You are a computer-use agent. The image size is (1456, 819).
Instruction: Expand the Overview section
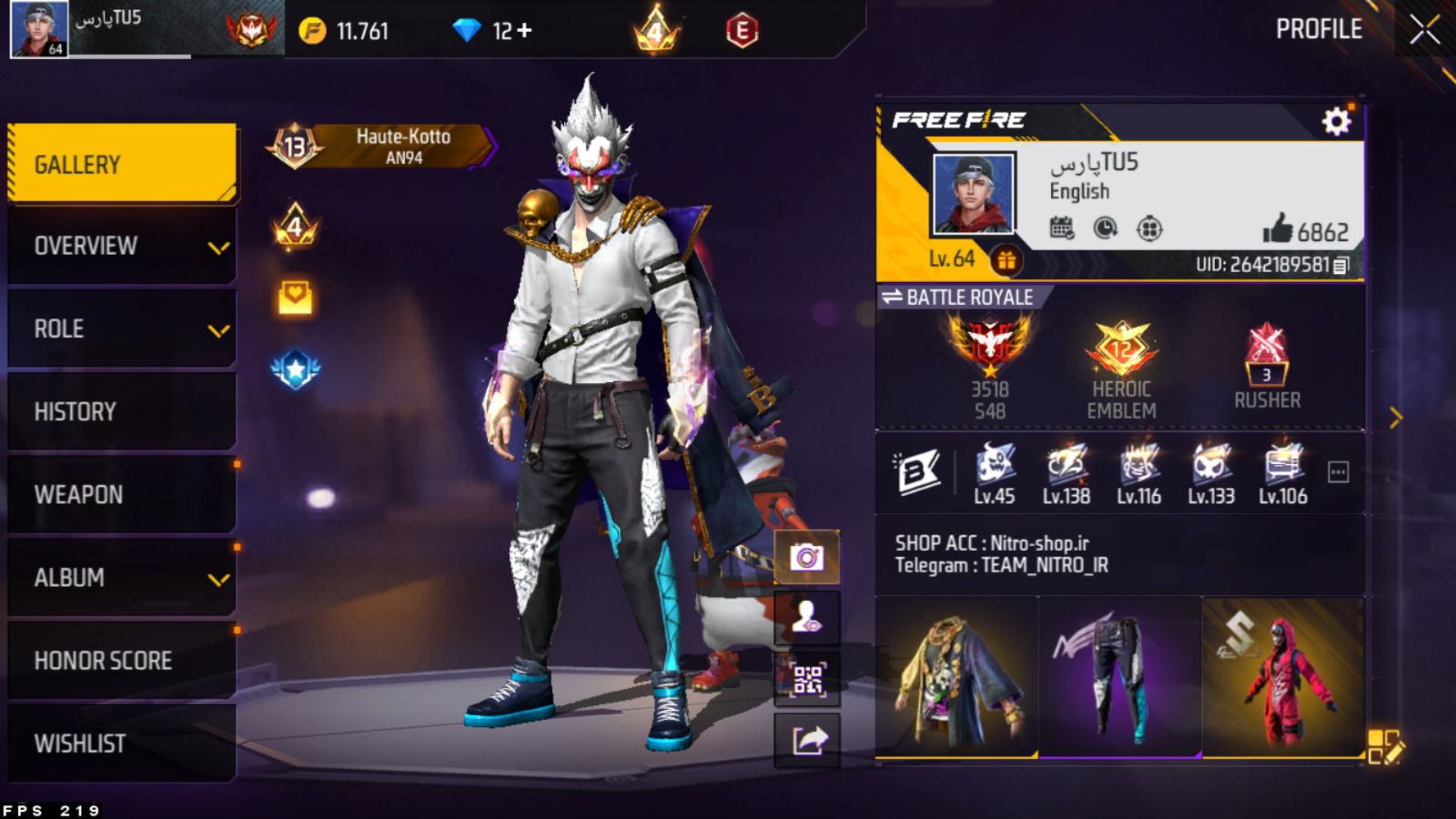[121, 246]
